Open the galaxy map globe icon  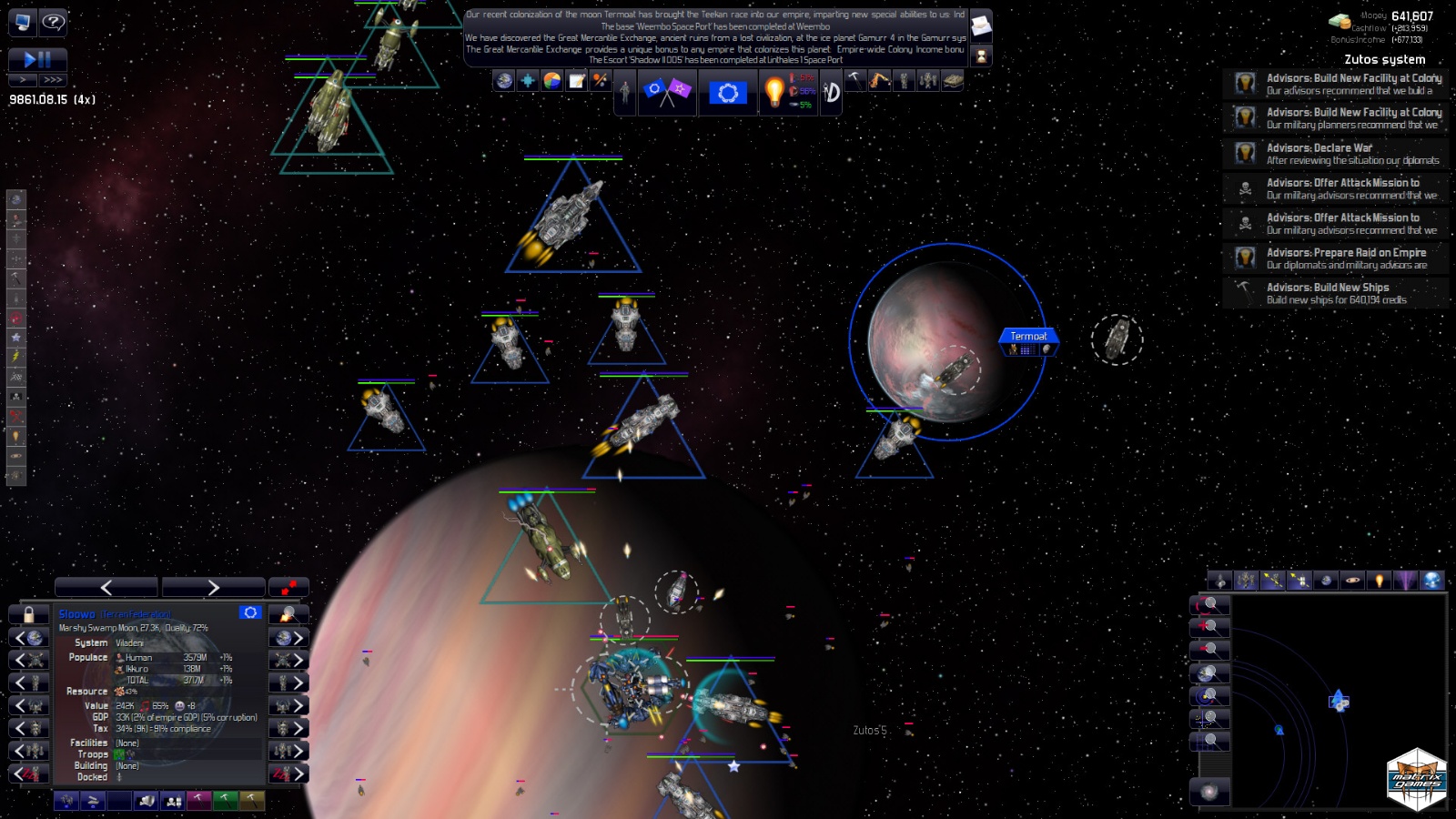click(x=502, y=82)
